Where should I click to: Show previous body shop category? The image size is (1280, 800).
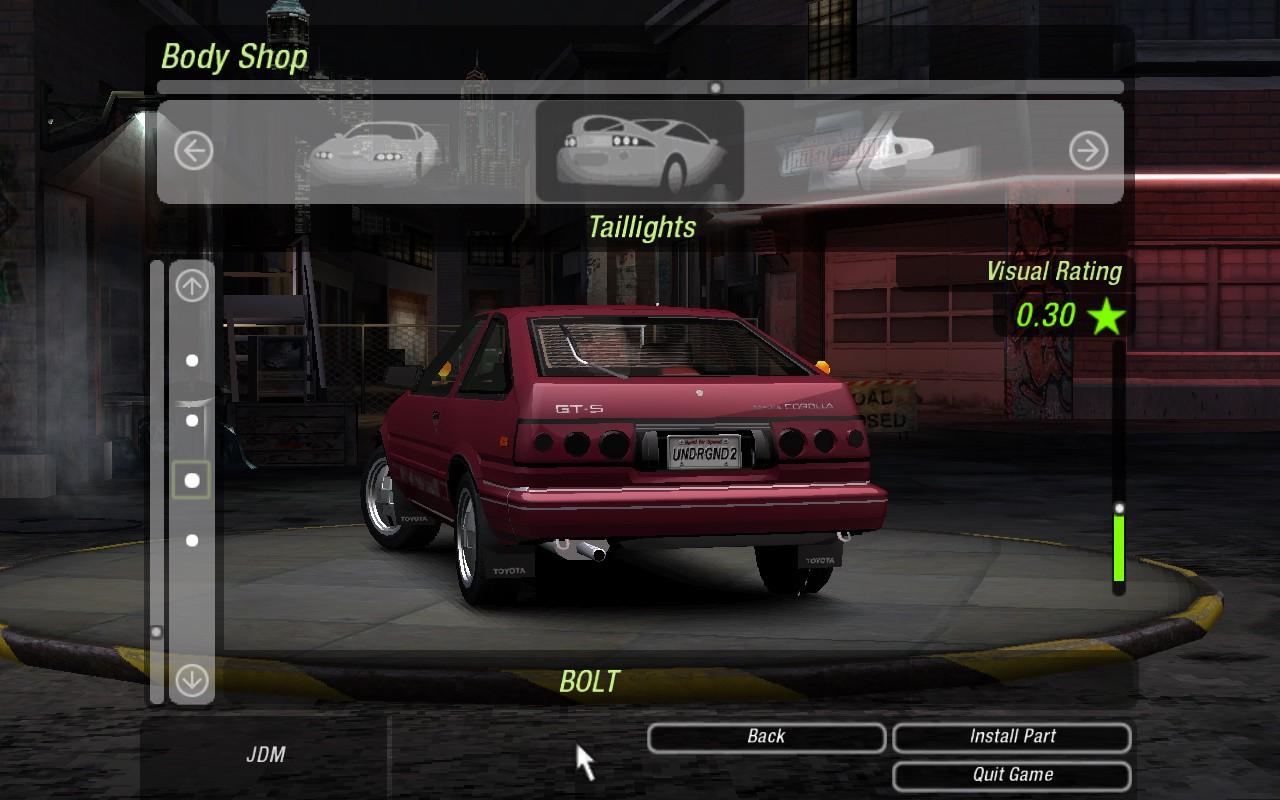[x=193, y=152]
